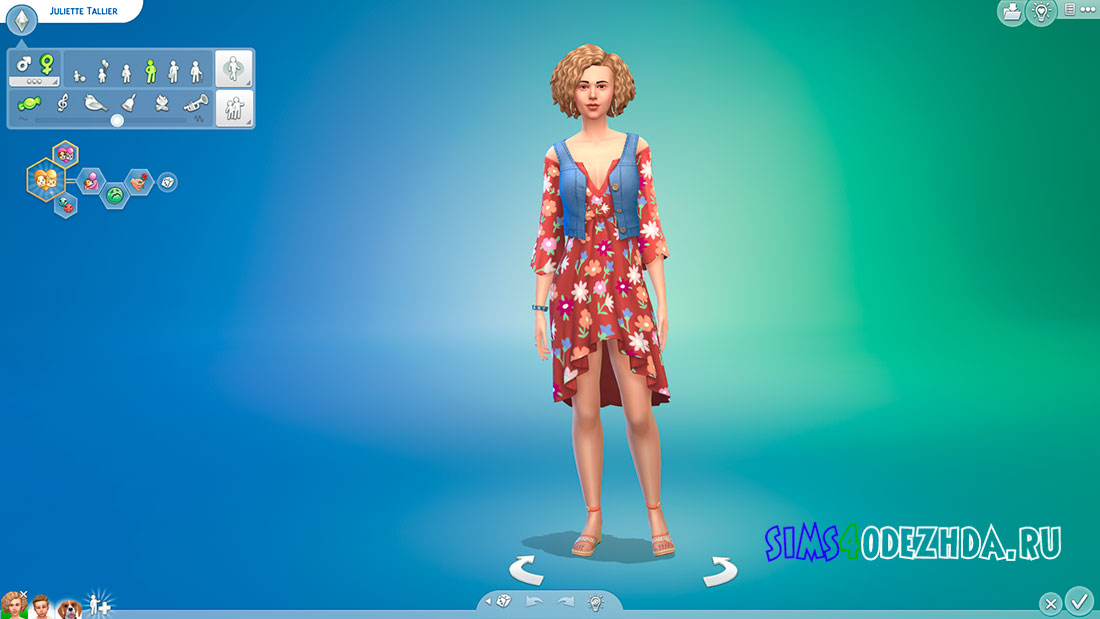Rotate the Sim with the right arrow
Viewport: 1100px width, 619px height.
click(719, 571)
